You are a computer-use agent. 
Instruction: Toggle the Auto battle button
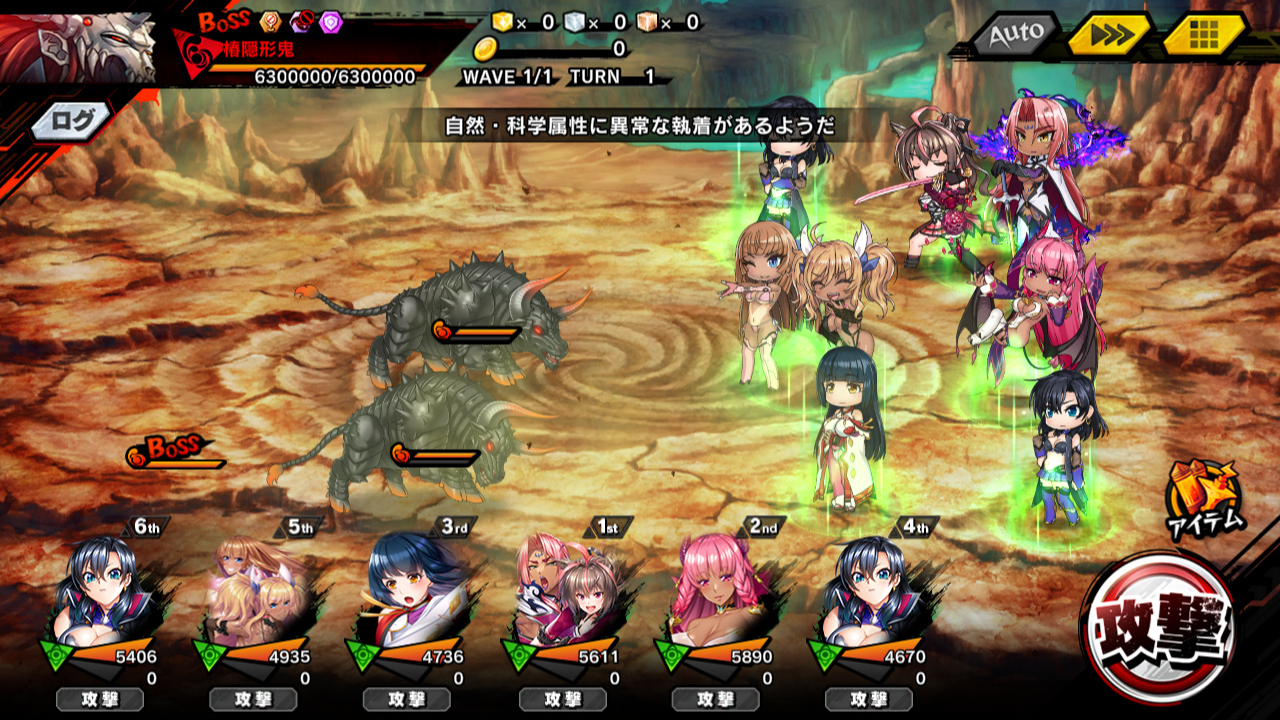pos(1014,36)
